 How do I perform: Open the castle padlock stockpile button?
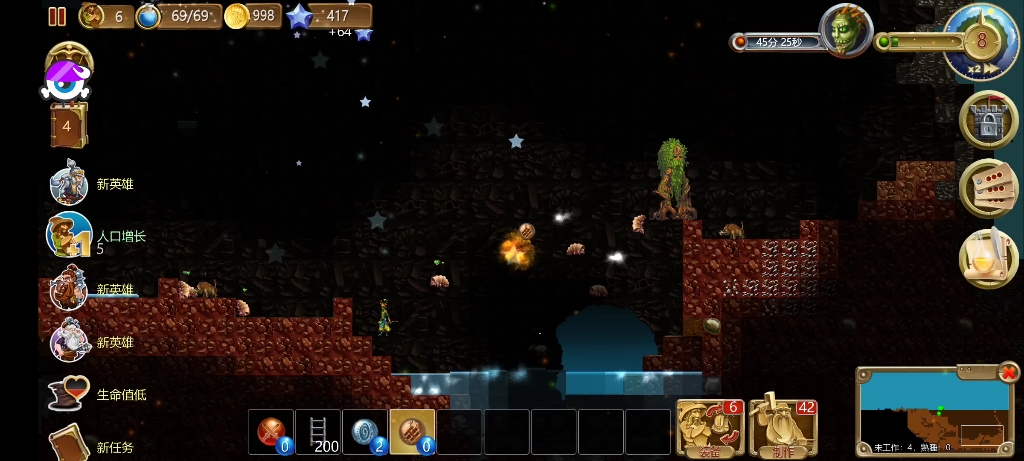(x=988, y=120)
